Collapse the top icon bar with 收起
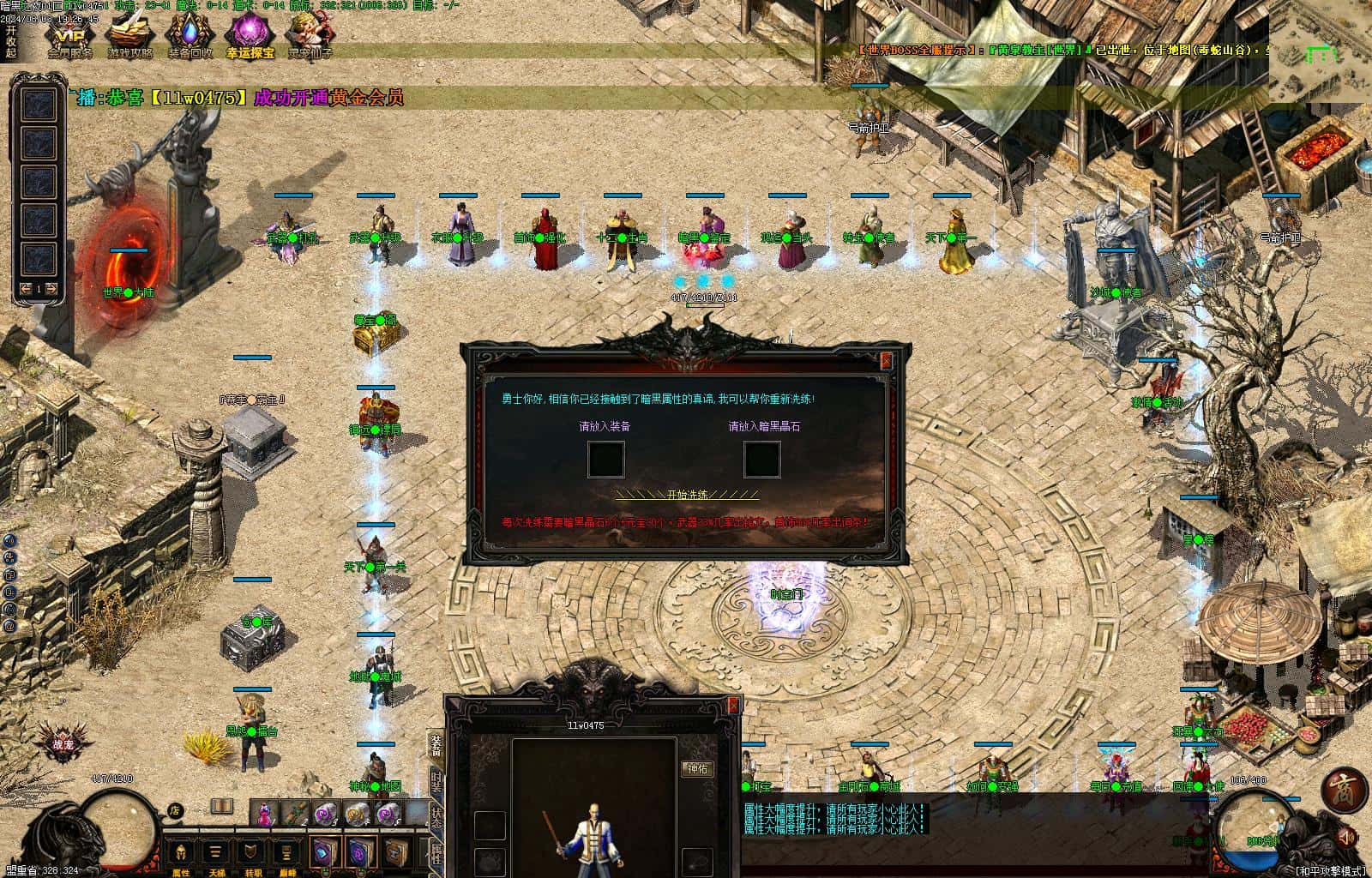The height and width of the screenshot is (878, 1372). pos(10,41)
